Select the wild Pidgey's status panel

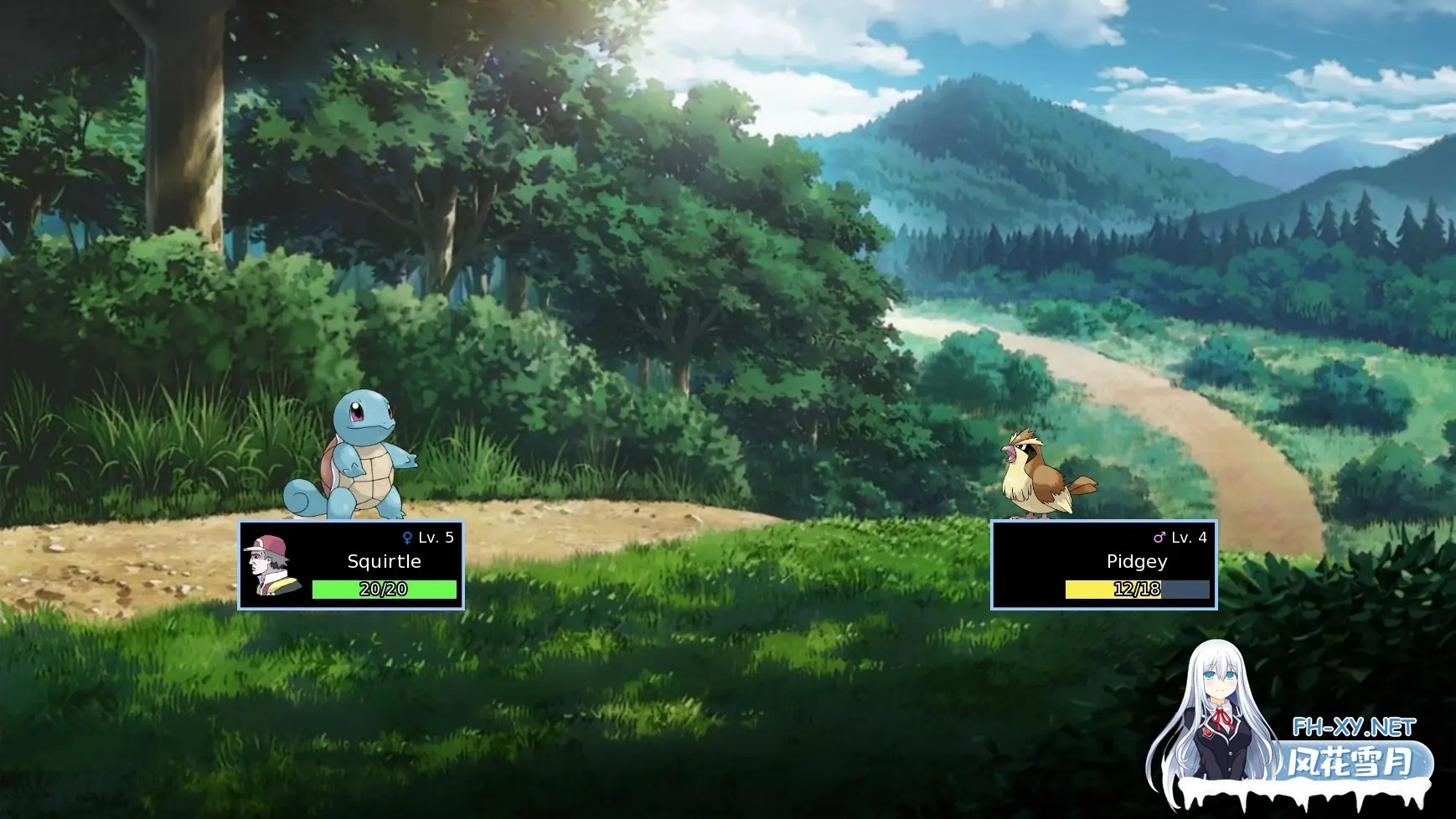pos(1103,564)
